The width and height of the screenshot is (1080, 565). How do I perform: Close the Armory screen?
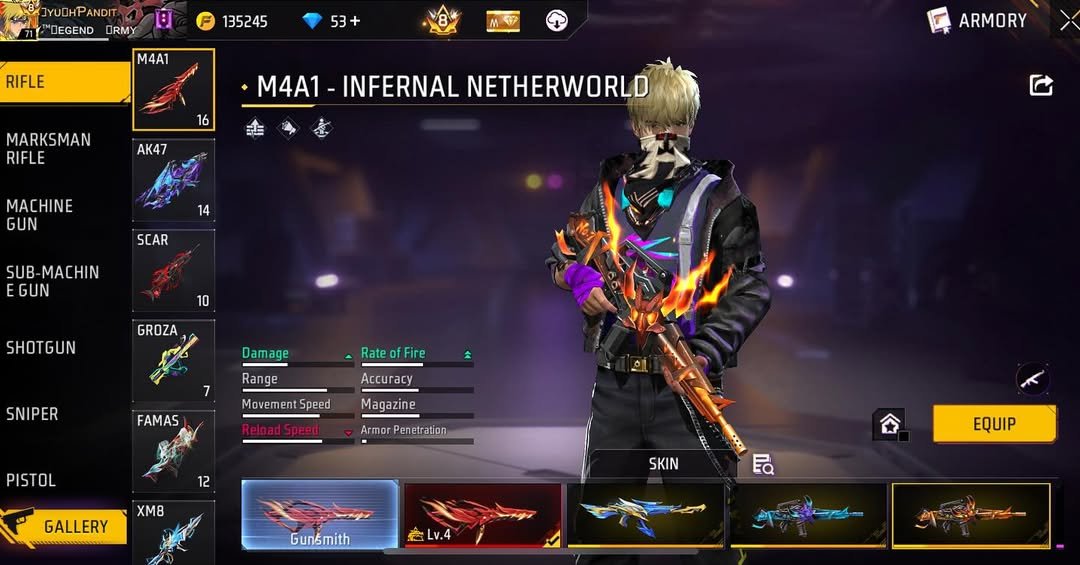(x=1069, y=20)
